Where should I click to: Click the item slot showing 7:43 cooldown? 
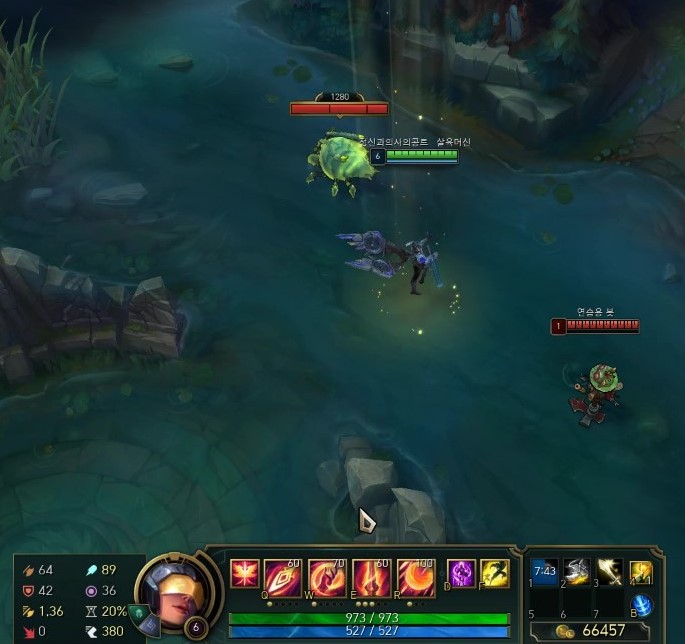(x=544, y=572)
